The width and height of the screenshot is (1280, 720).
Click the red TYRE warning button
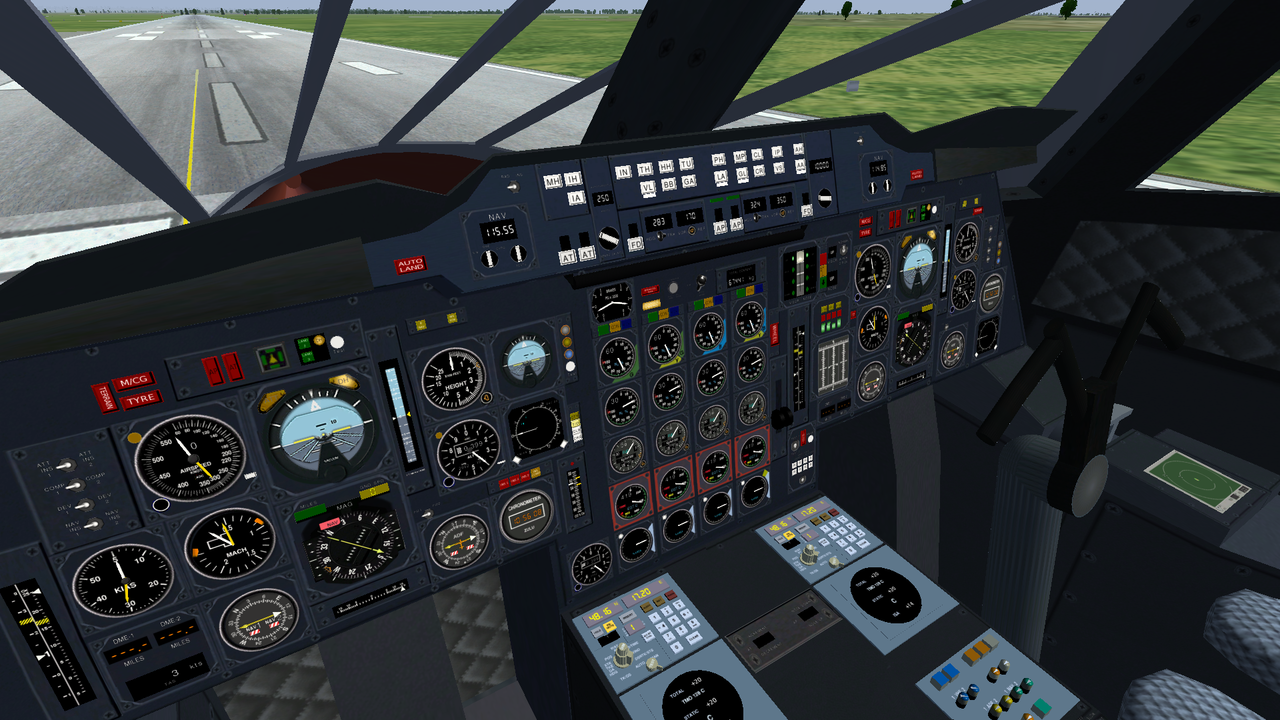[x=140, y=400]
